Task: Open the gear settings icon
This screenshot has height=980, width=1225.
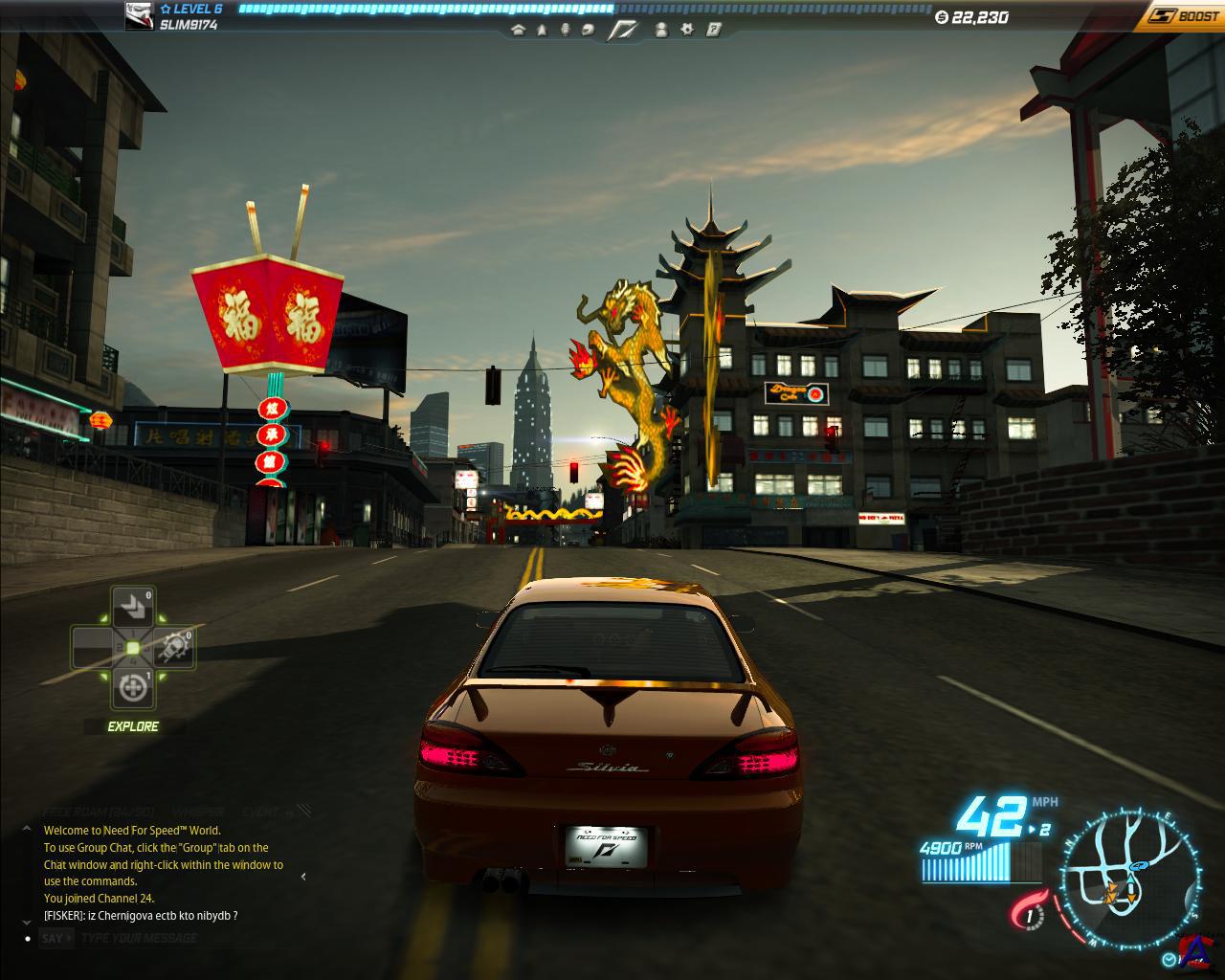Action: (x=687, y=30)
